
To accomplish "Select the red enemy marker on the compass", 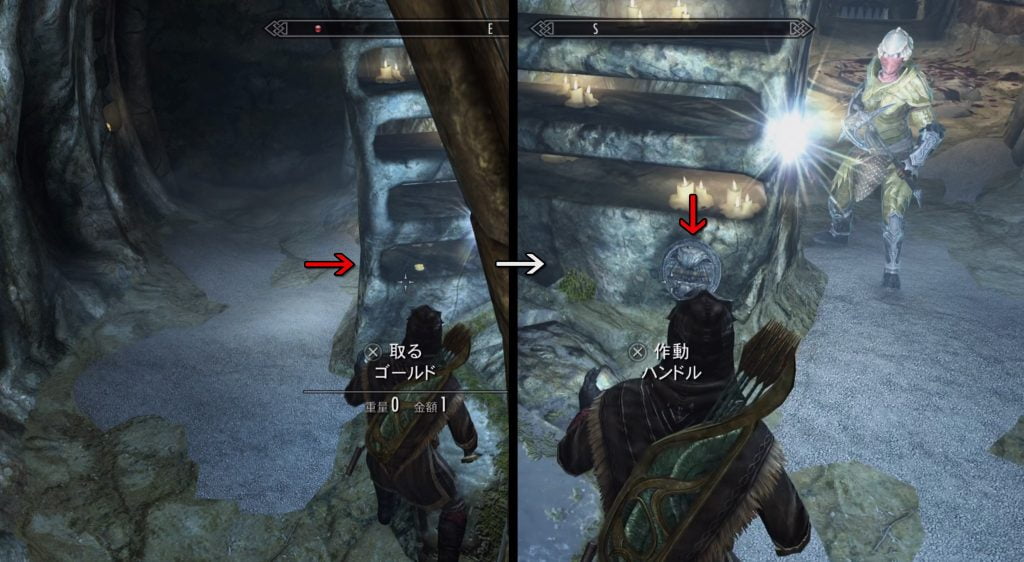I will 320,29.
